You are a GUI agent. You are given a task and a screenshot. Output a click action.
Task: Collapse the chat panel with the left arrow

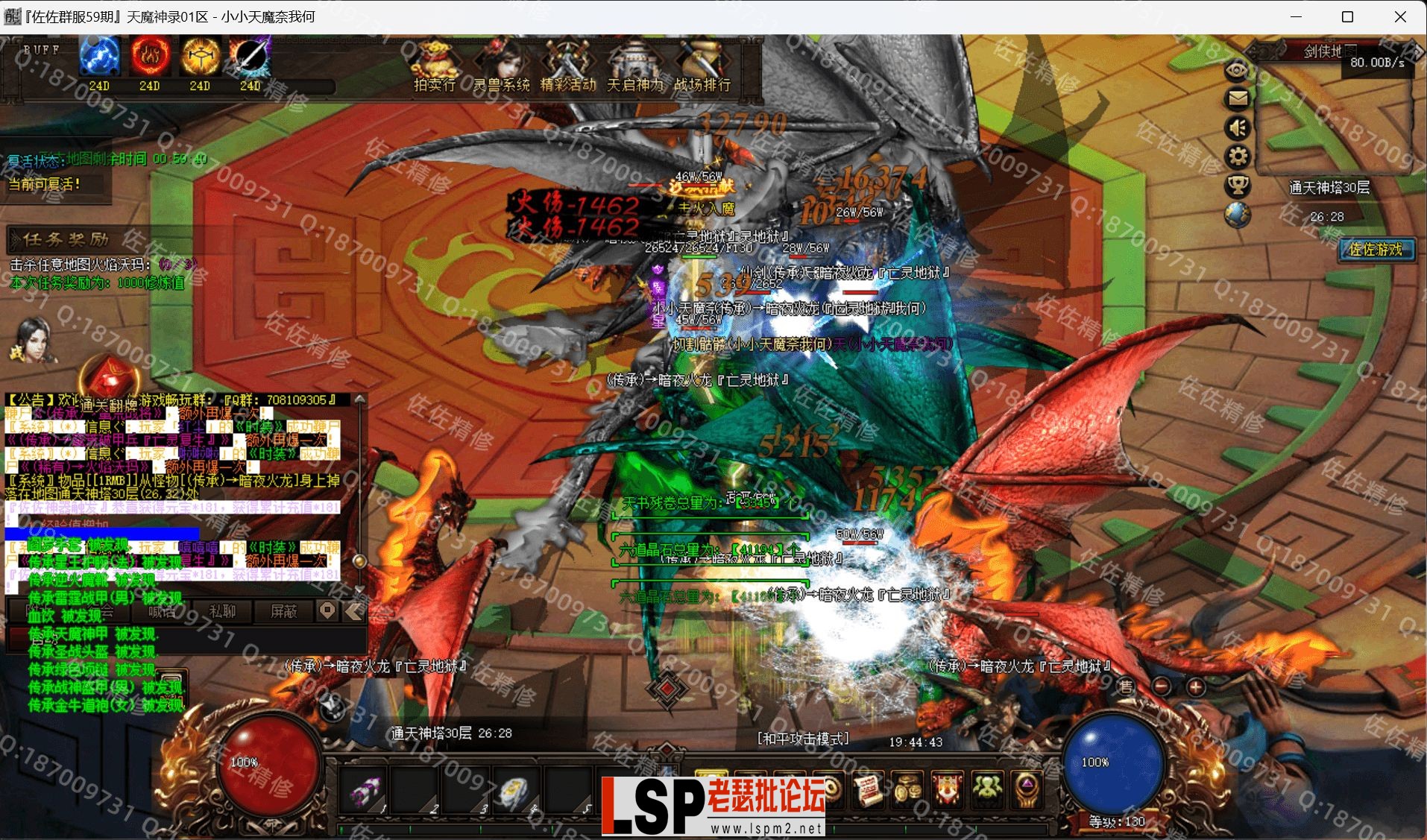coord(352,611)
